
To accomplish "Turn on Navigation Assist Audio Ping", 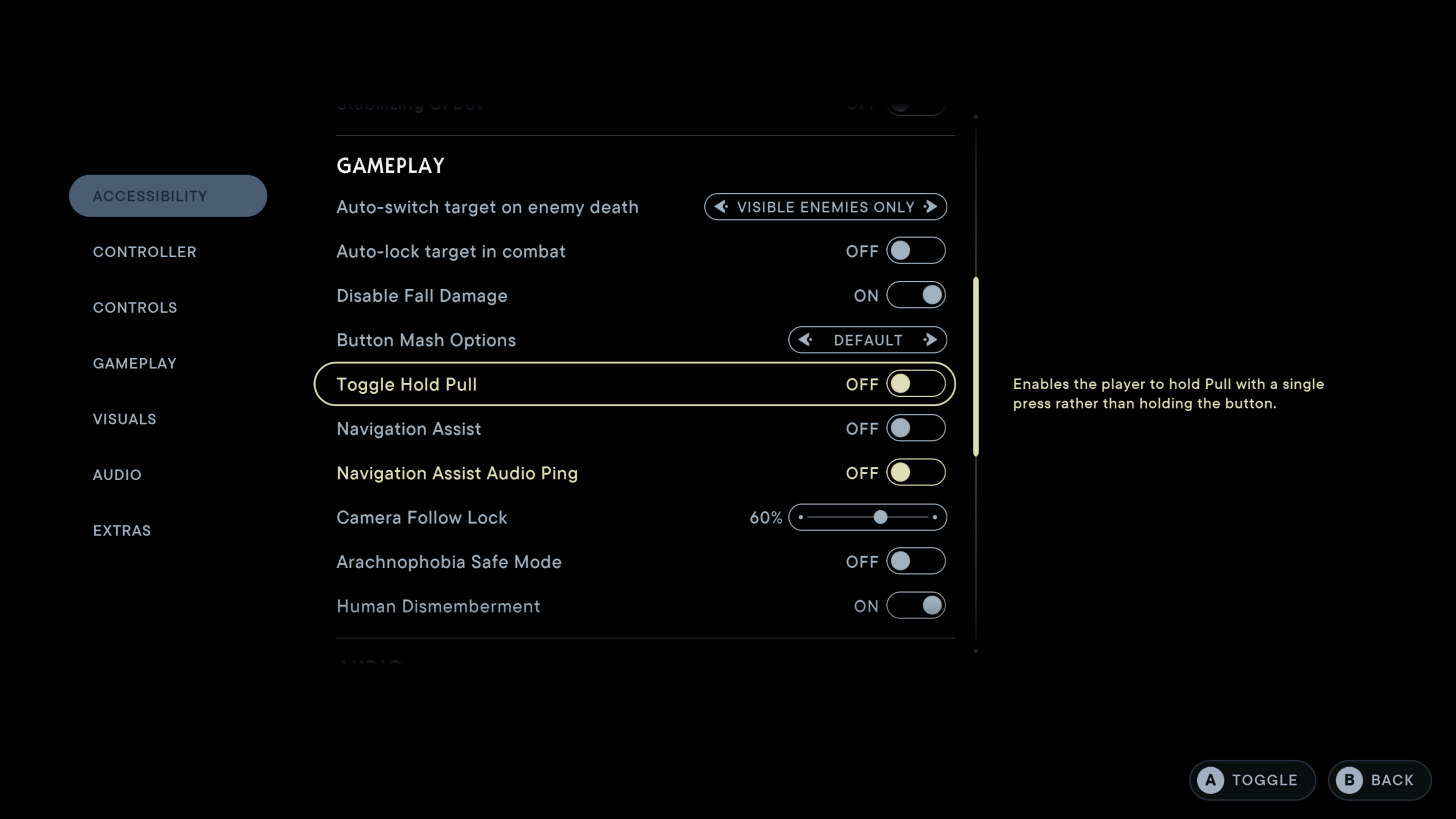I will click(916, 472).
